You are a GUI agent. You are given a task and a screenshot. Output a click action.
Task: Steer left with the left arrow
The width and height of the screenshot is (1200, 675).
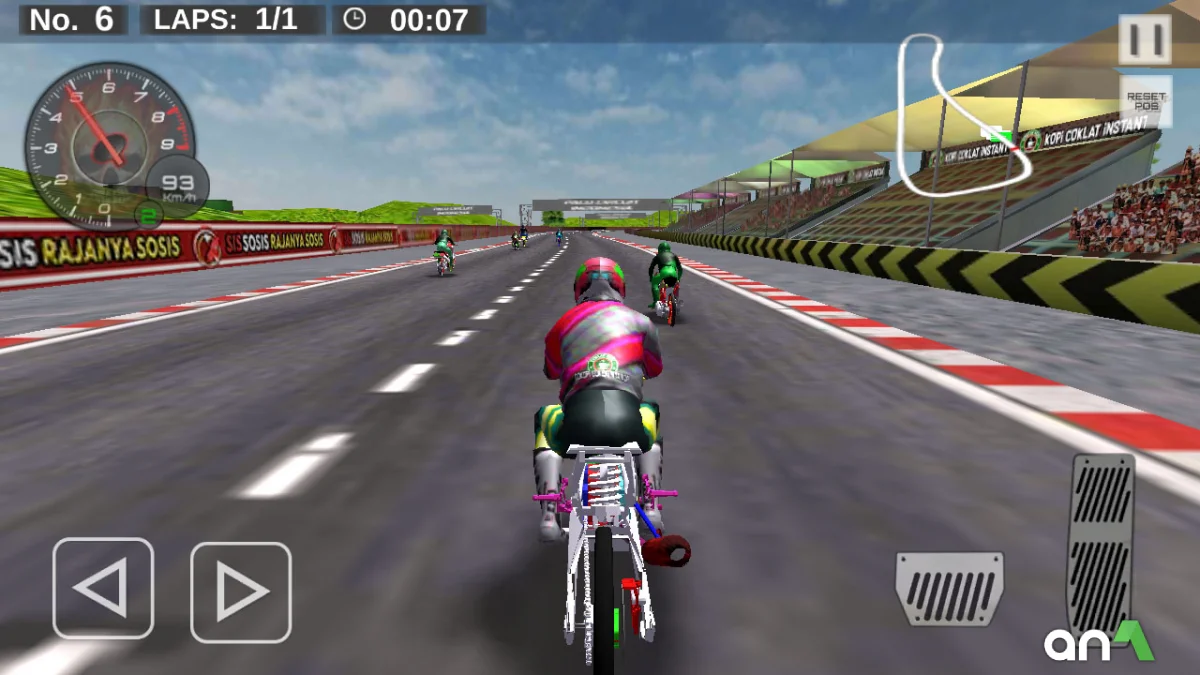point(103,588)
